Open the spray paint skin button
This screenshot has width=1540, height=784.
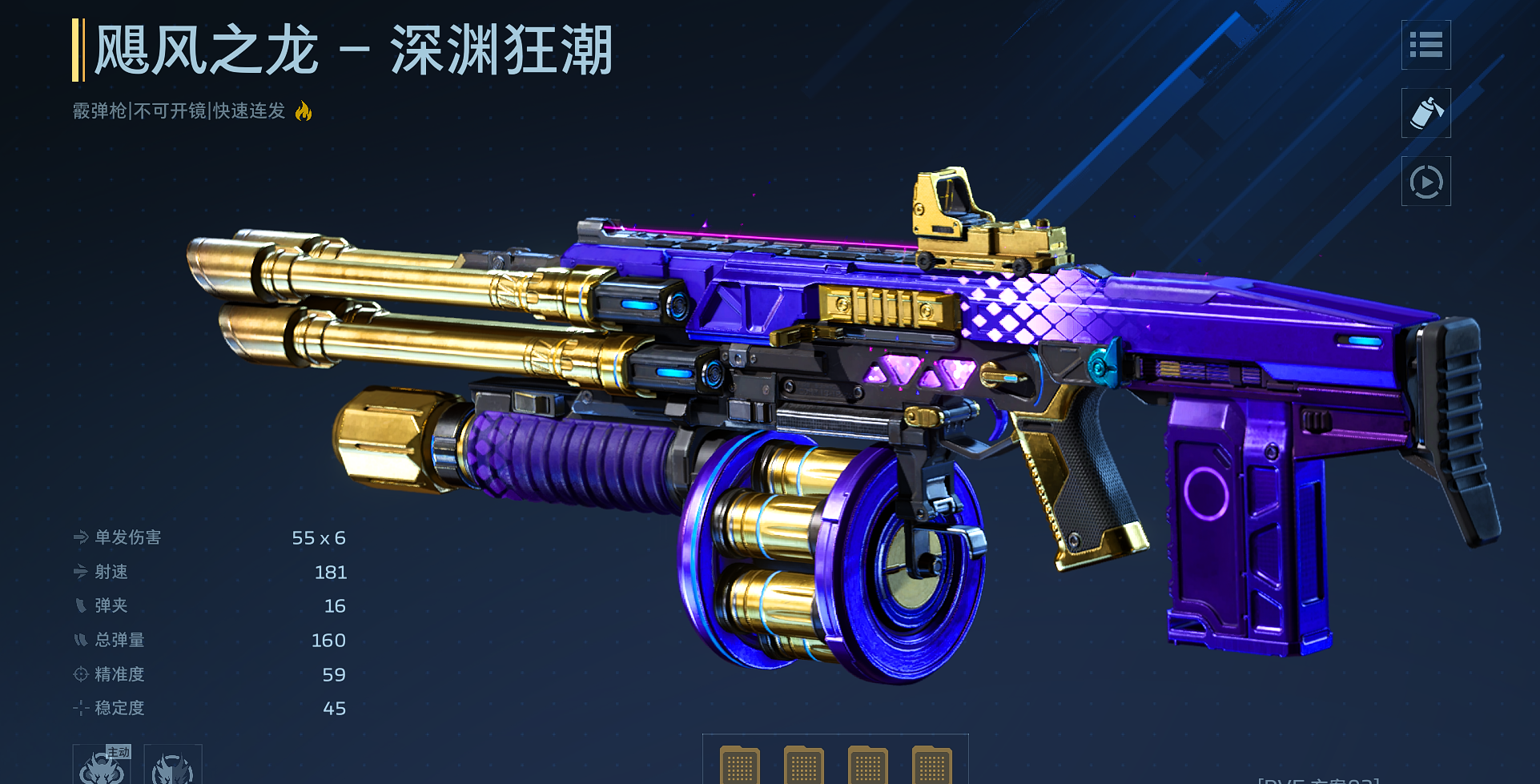(1425, 113)
